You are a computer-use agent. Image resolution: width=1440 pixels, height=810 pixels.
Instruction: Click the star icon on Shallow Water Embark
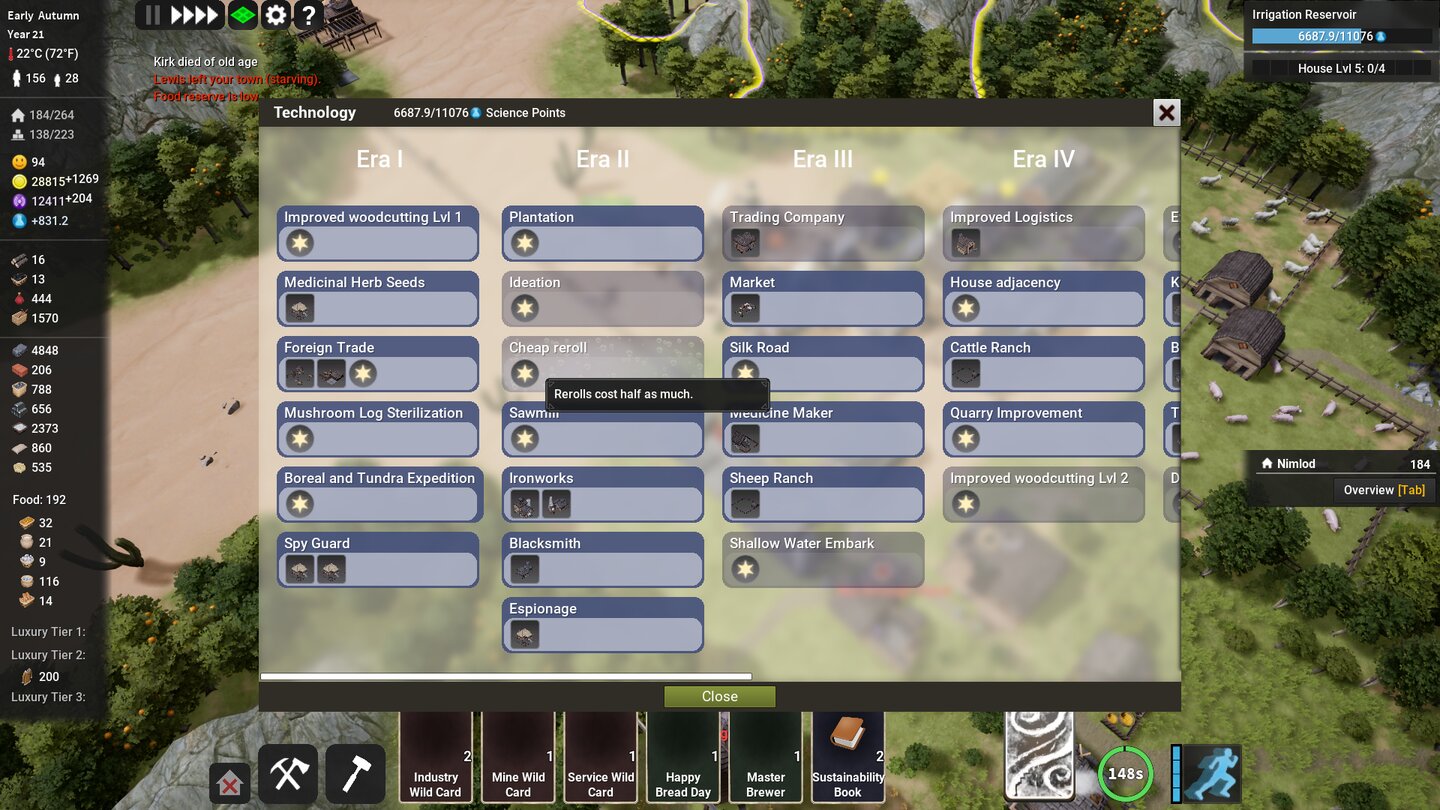(746, 568)
